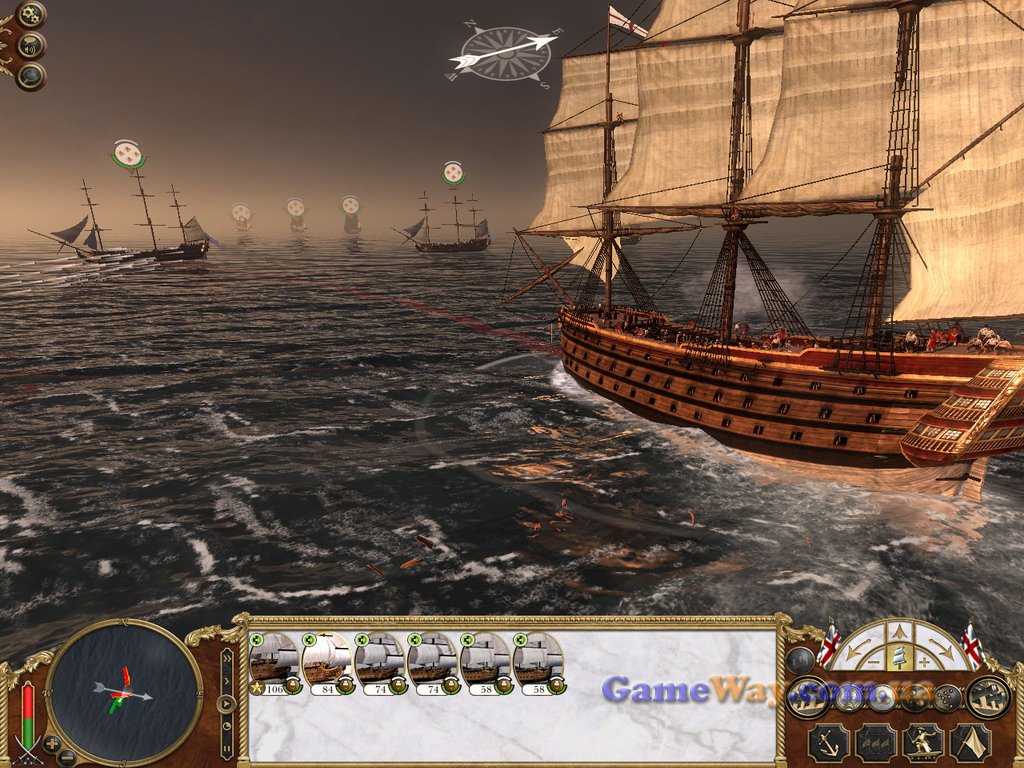This screenshot has width=1024, height=768.
Task: Order boarding with the swordsman icon
Action: (922, 742)
